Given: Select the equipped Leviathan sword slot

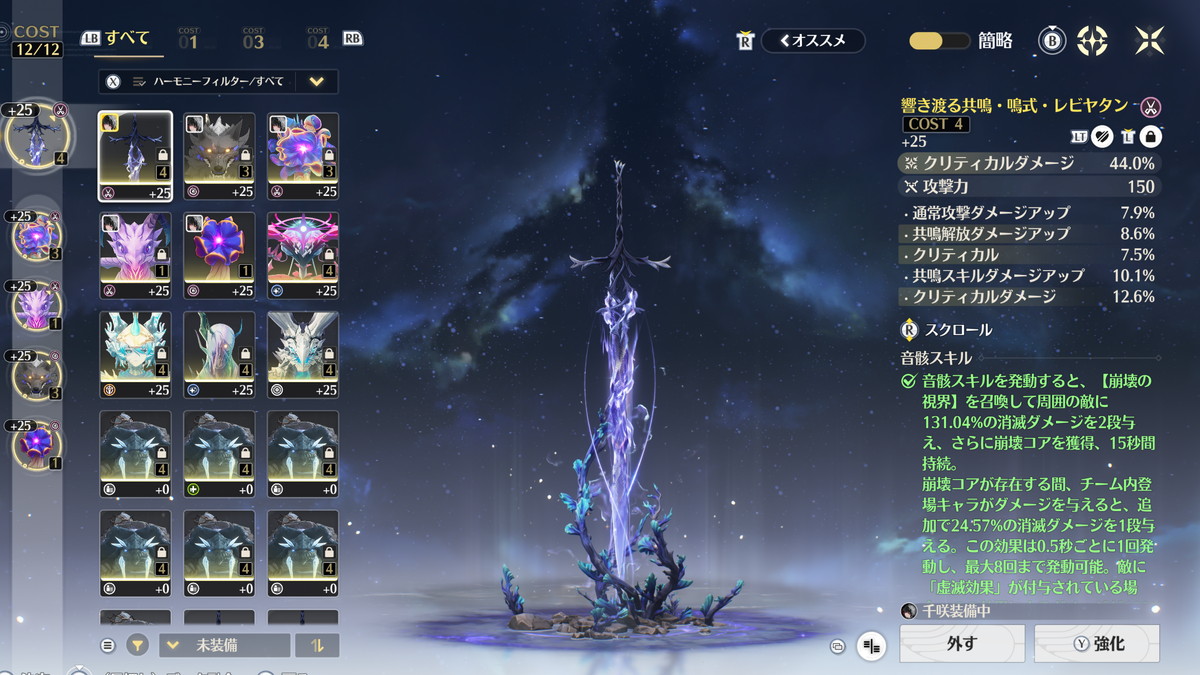Looking at the screenshot, I should (x=36, y=135).
